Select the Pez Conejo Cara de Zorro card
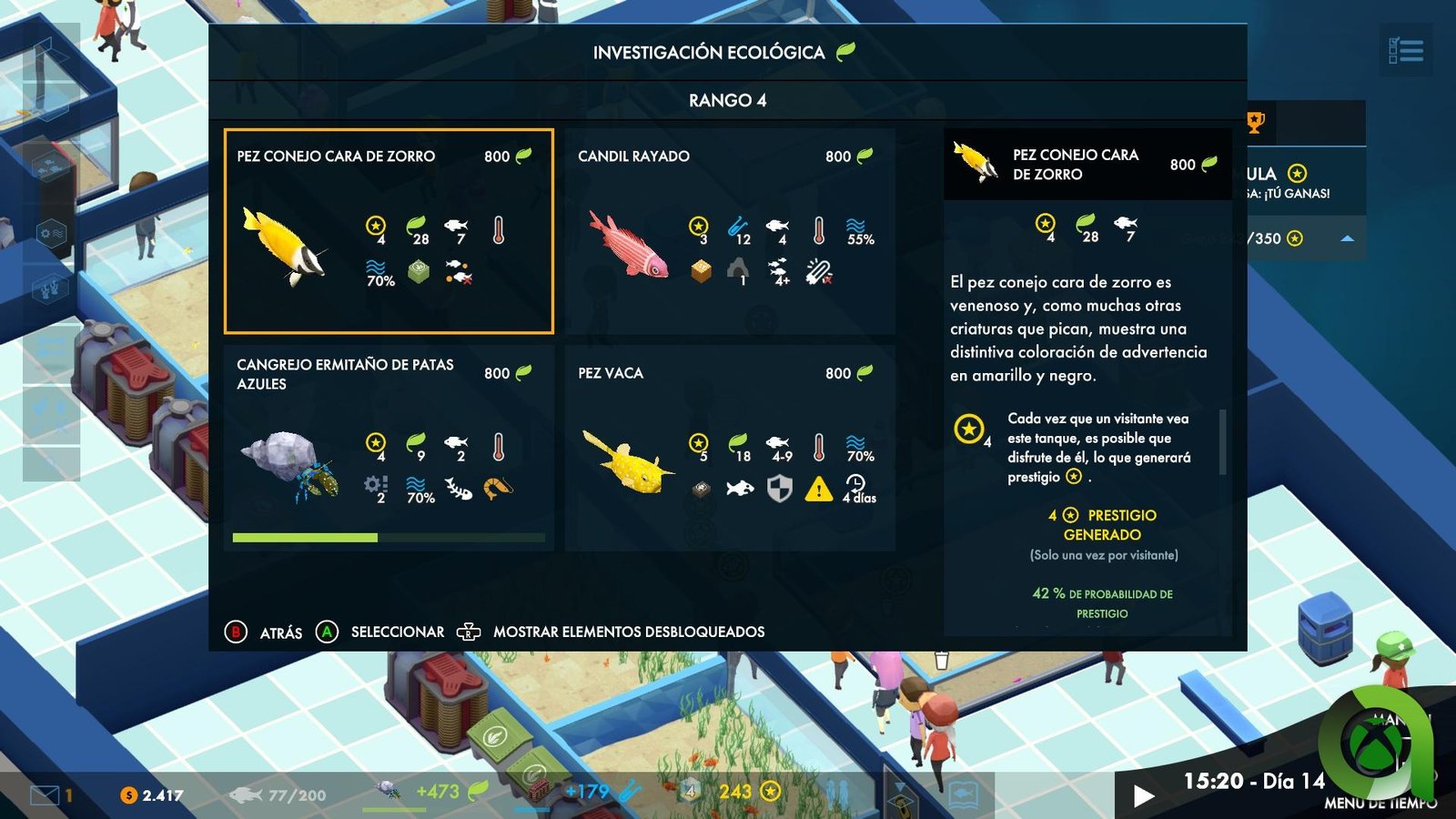The image size is (1456, 819). point(389,231)
